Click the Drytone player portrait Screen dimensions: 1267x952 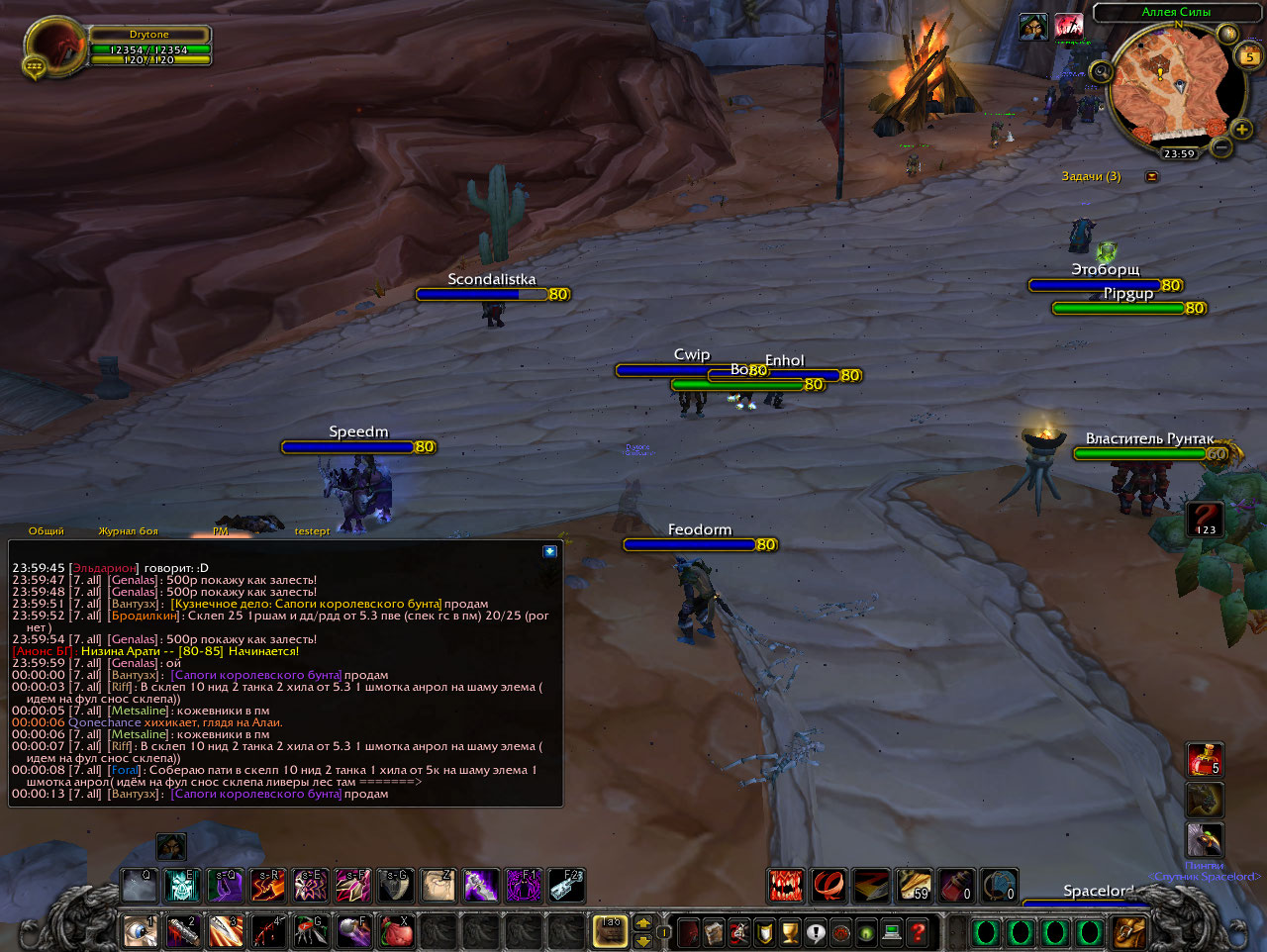(54, 47)
